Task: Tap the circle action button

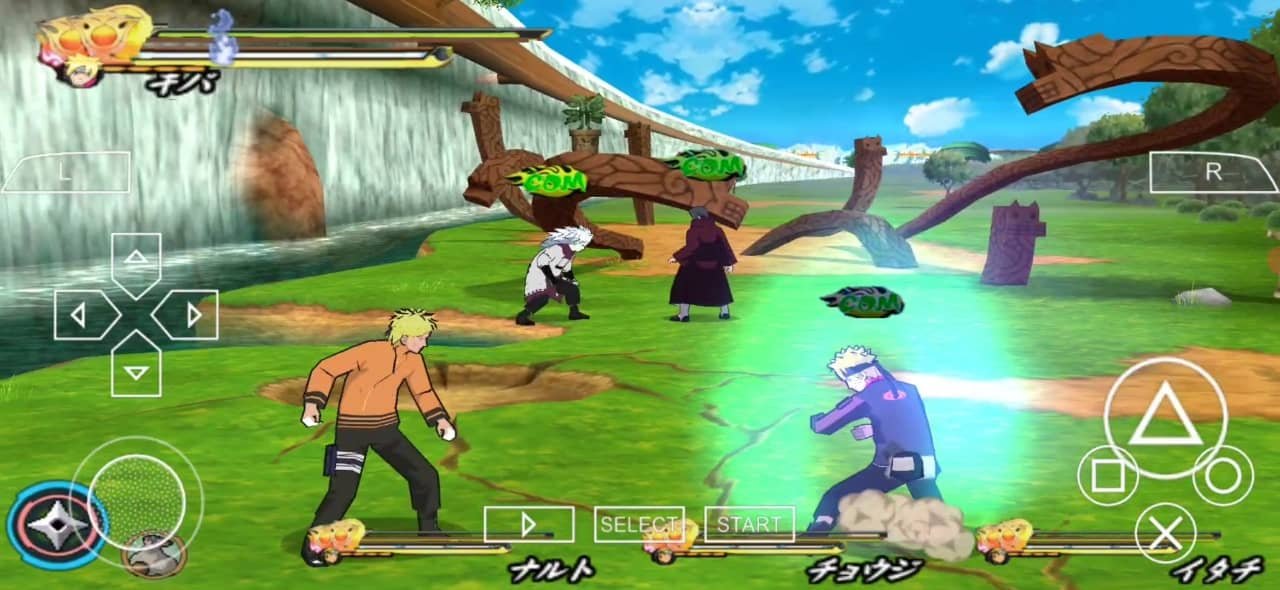Action: (x=1222, y=476)
